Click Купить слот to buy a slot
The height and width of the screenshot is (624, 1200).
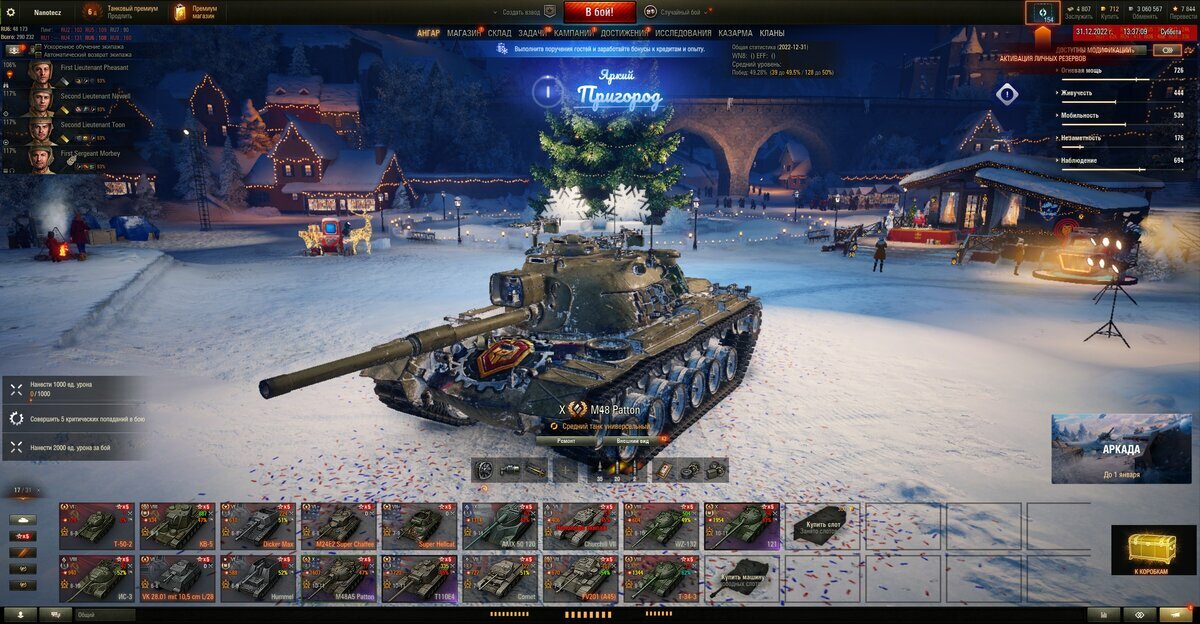pos(823,525)
